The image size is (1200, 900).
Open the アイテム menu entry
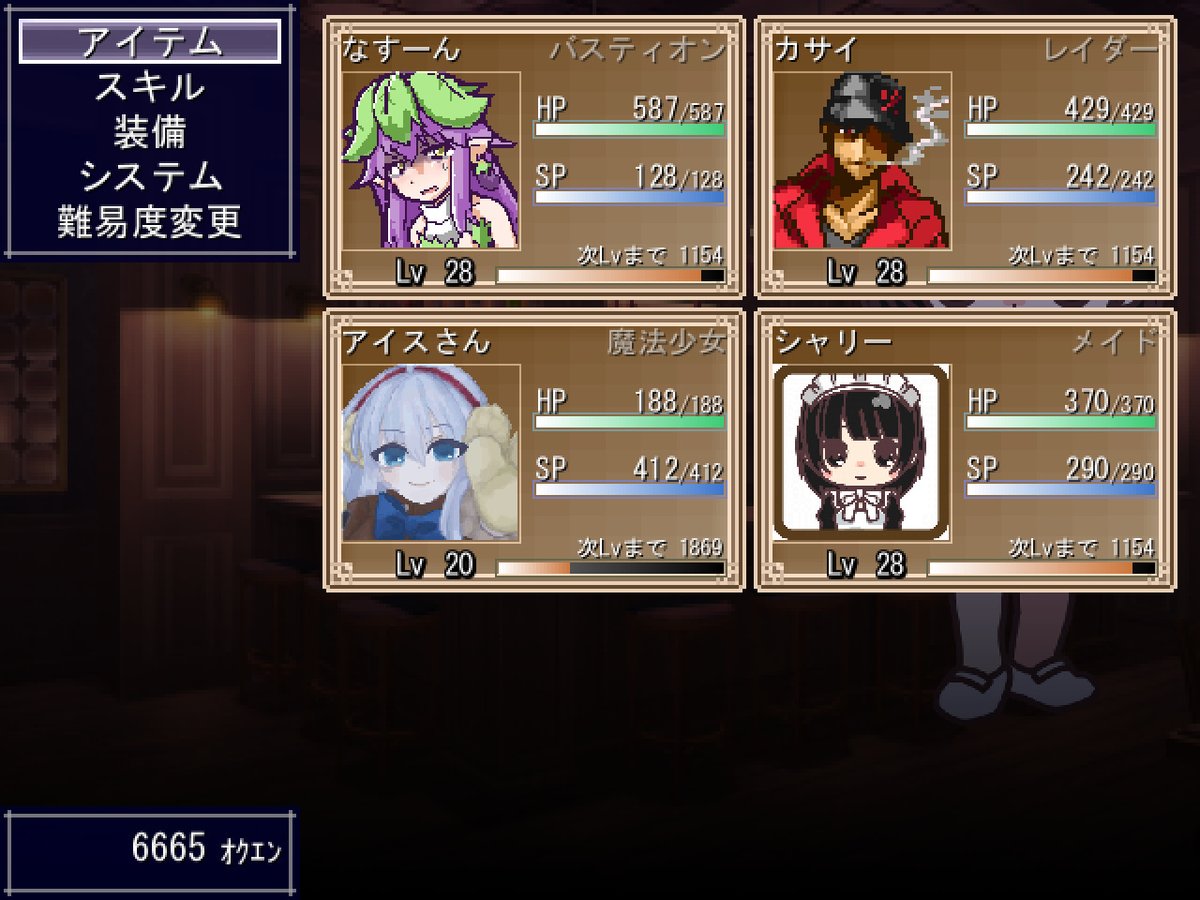pos(150,42)
